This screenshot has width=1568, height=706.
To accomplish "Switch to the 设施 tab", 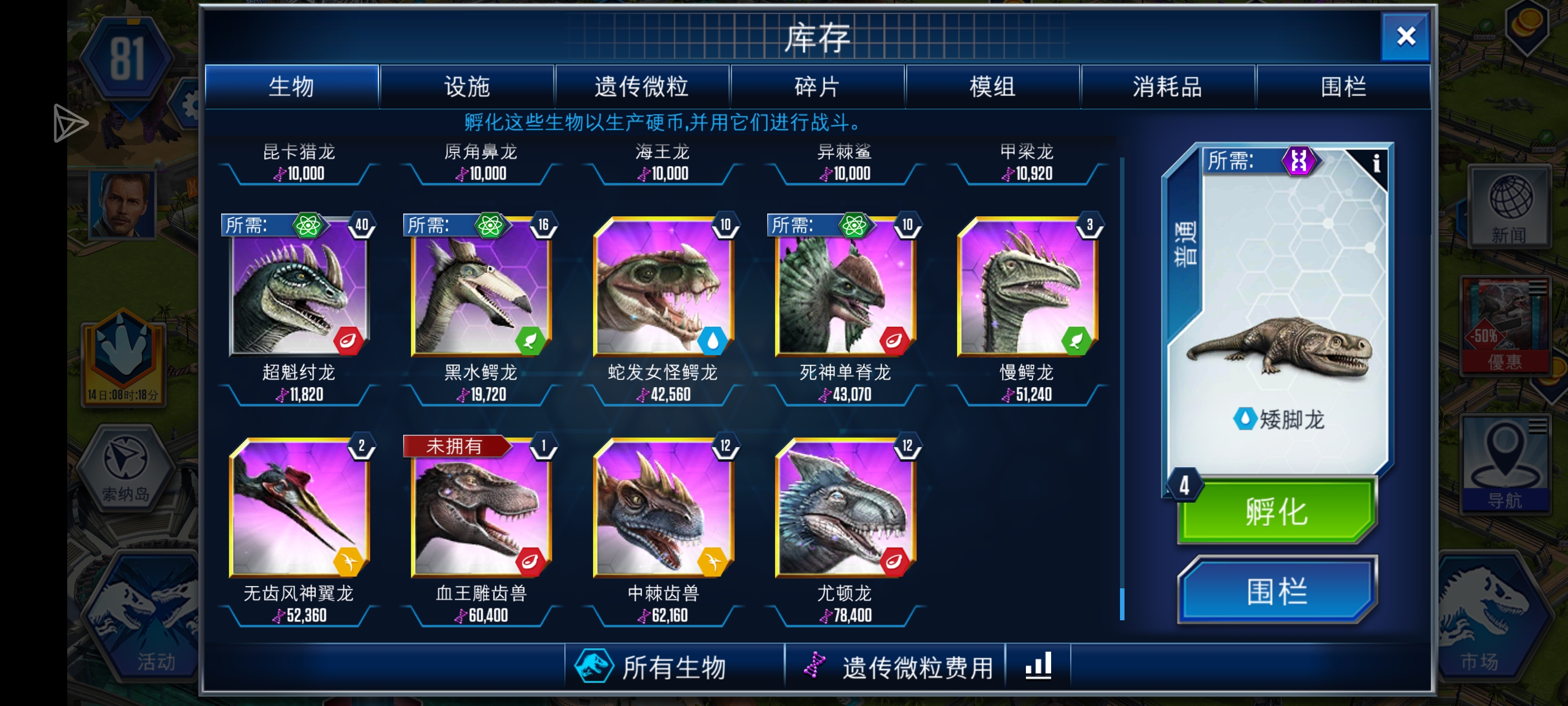I will tap(467, 86).
